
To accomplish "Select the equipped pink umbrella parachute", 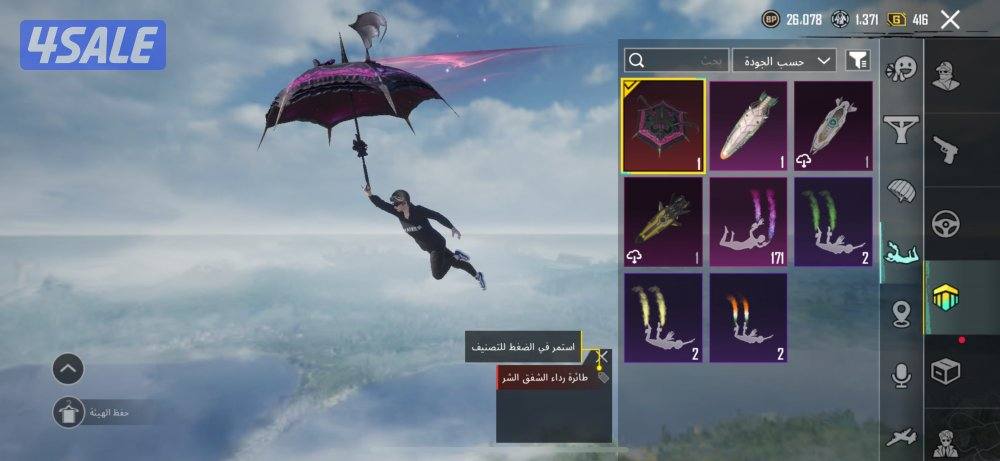I will coord(663,126).
